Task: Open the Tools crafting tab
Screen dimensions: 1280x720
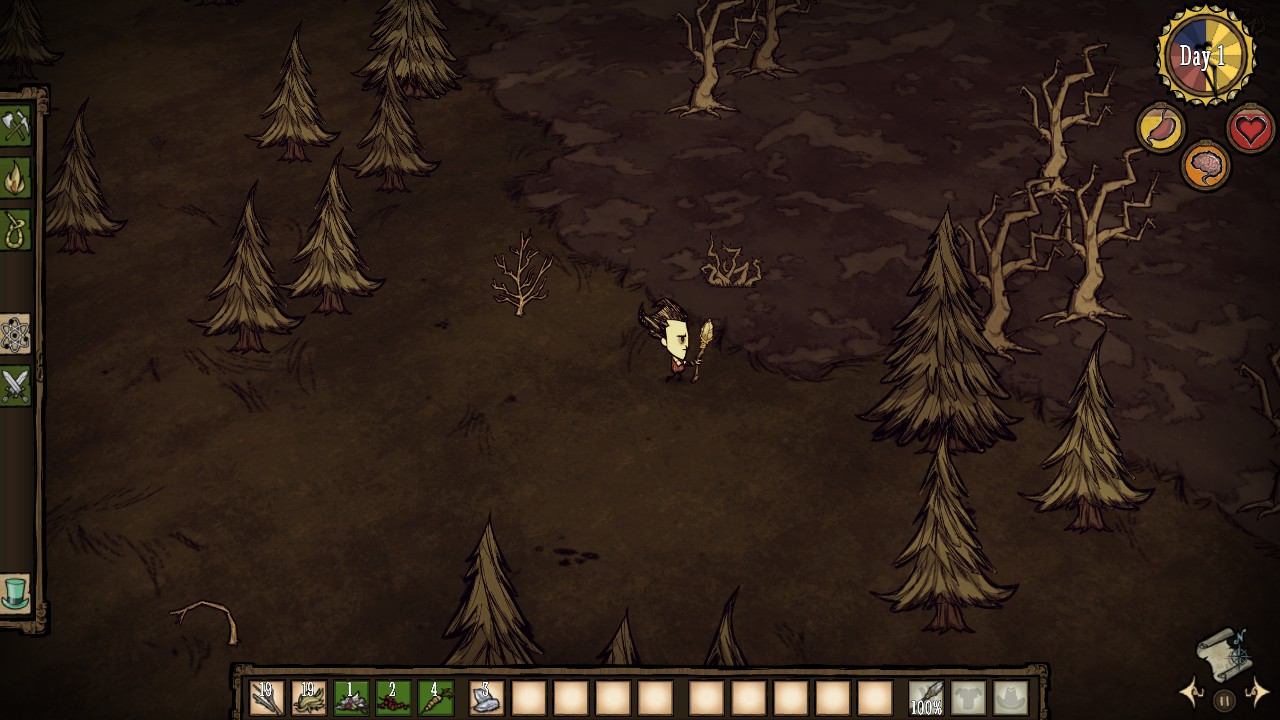Action: [x=15, y=127]
